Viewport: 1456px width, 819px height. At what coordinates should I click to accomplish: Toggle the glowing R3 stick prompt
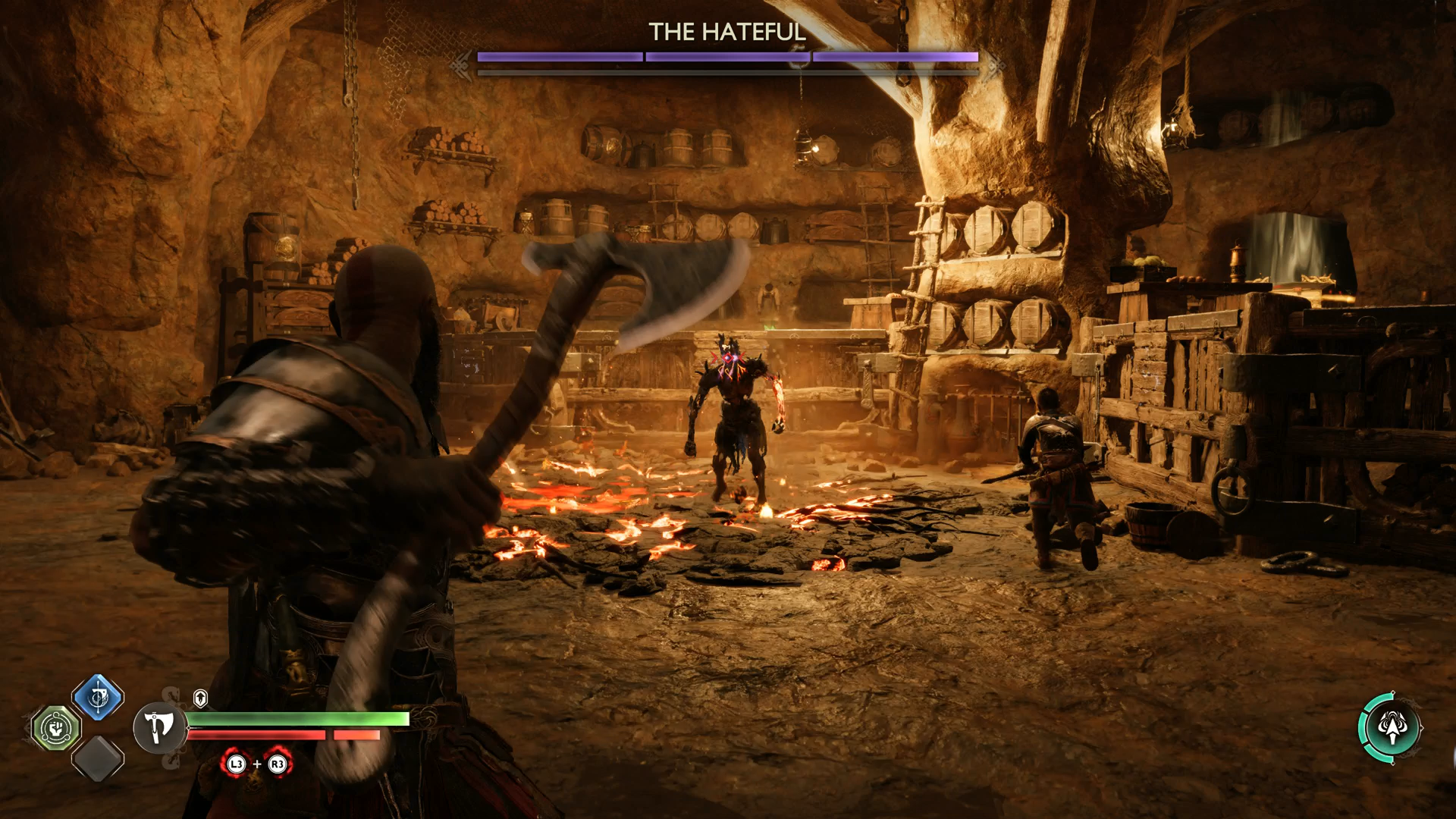[277, 764]
